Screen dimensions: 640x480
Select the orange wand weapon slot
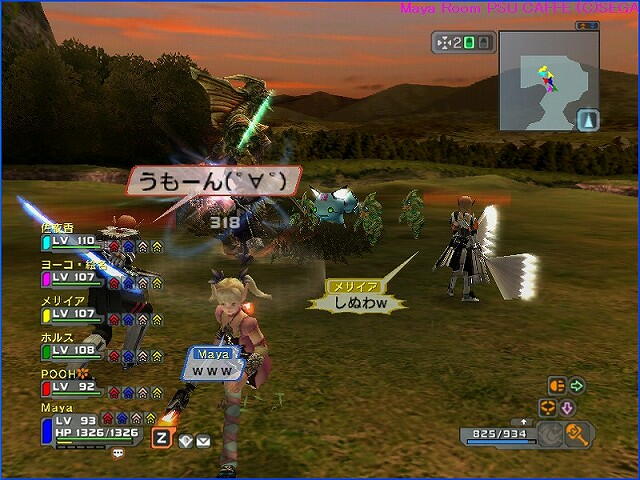point(579,433)
